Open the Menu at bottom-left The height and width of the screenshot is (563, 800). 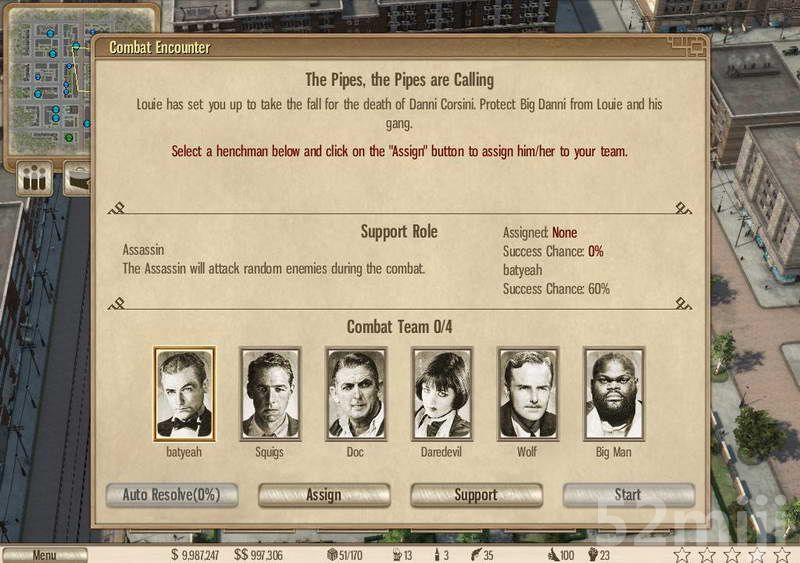[44, 555]
